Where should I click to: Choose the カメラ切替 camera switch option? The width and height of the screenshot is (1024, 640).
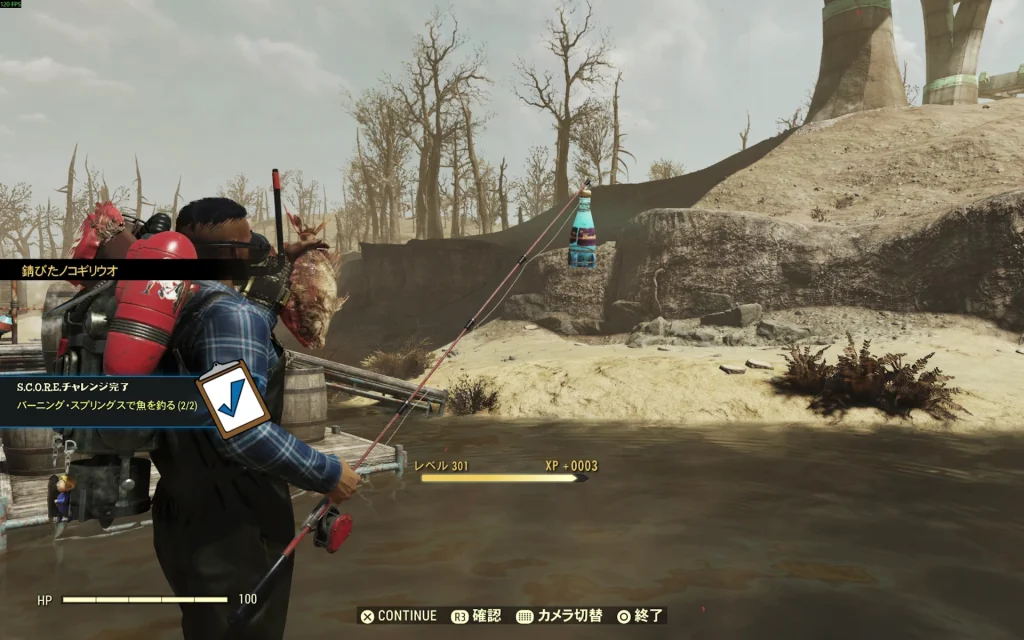(x=559, y=616)
